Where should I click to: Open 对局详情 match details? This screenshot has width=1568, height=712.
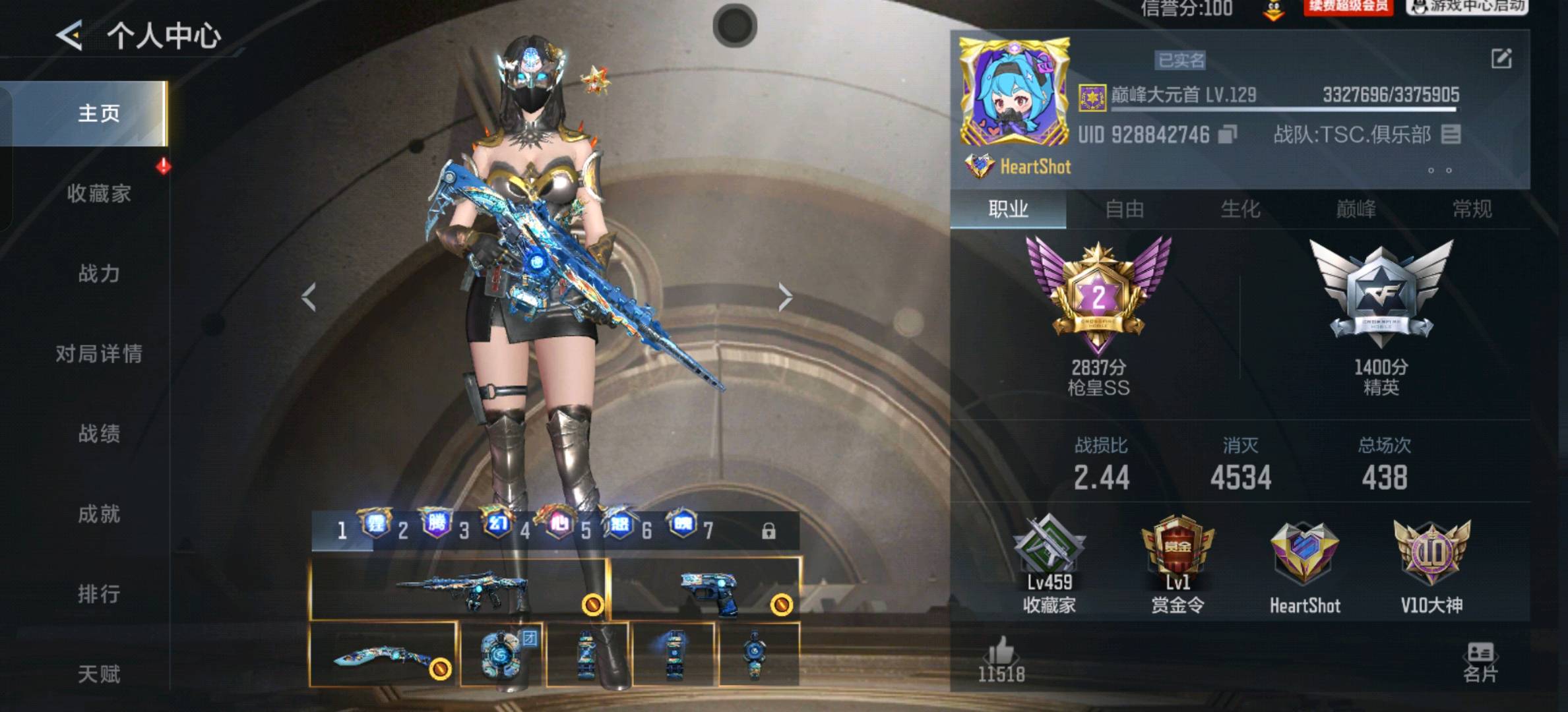[99, 354]
